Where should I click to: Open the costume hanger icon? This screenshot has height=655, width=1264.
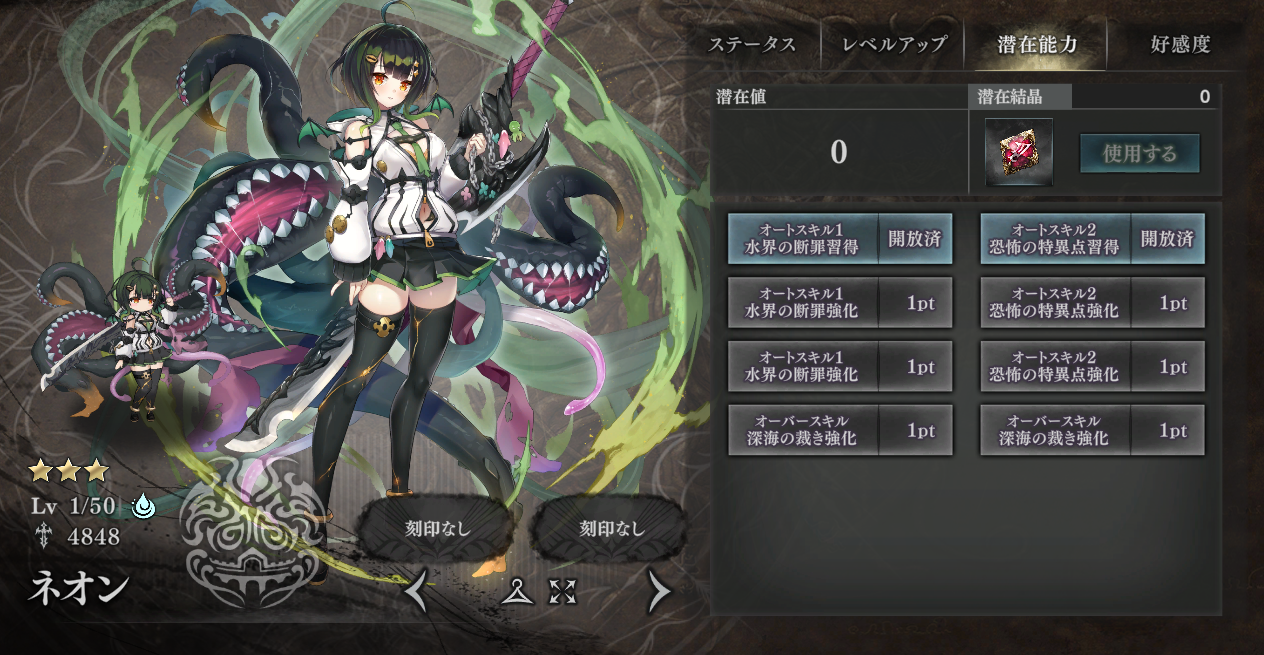[x=516, y=592]
